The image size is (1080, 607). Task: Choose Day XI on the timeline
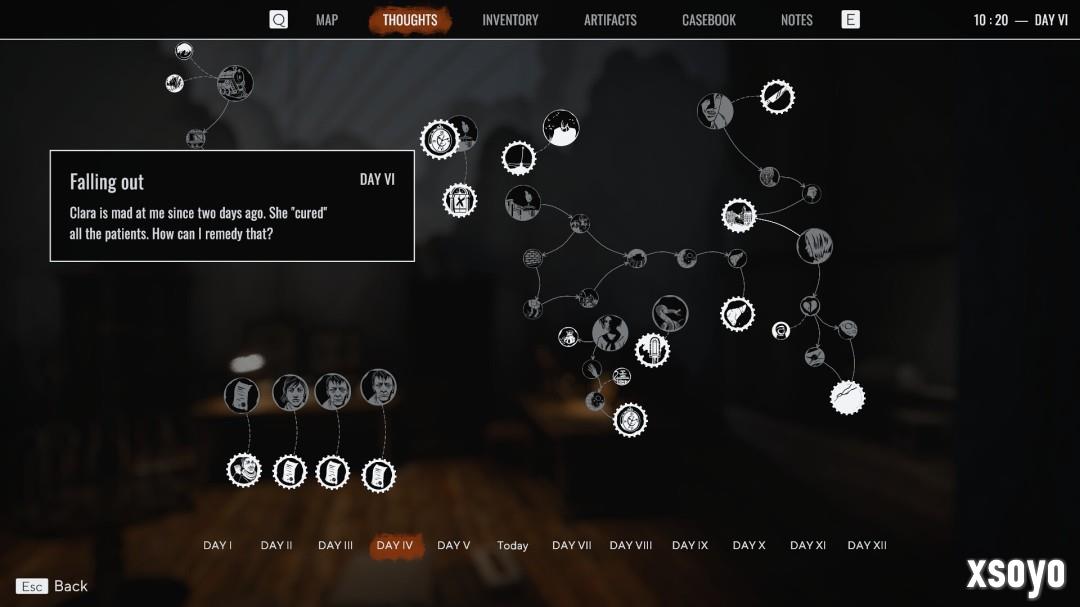pos(808,546)
